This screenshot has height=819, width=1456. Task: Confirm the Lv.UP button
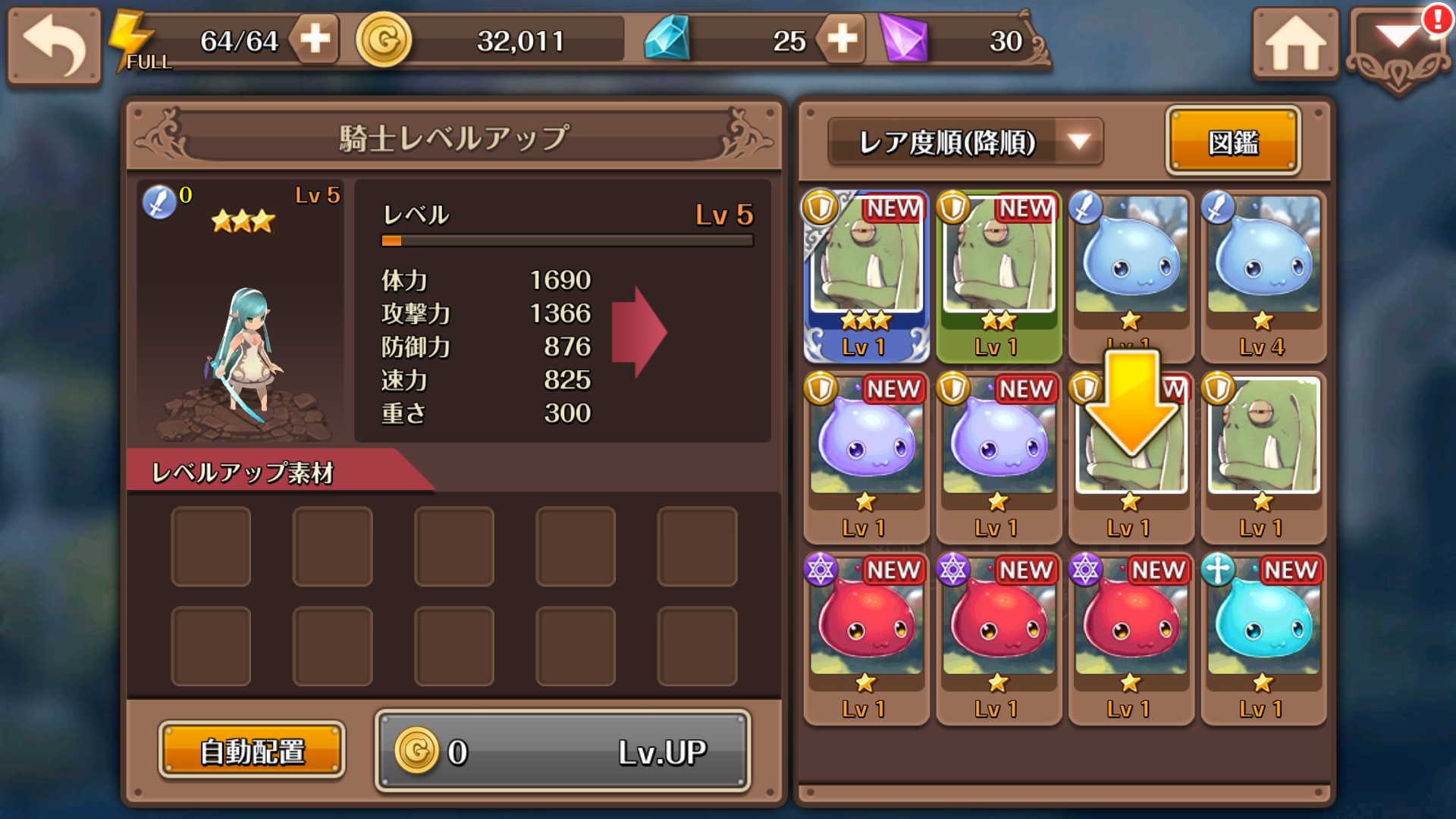[563, 751]
